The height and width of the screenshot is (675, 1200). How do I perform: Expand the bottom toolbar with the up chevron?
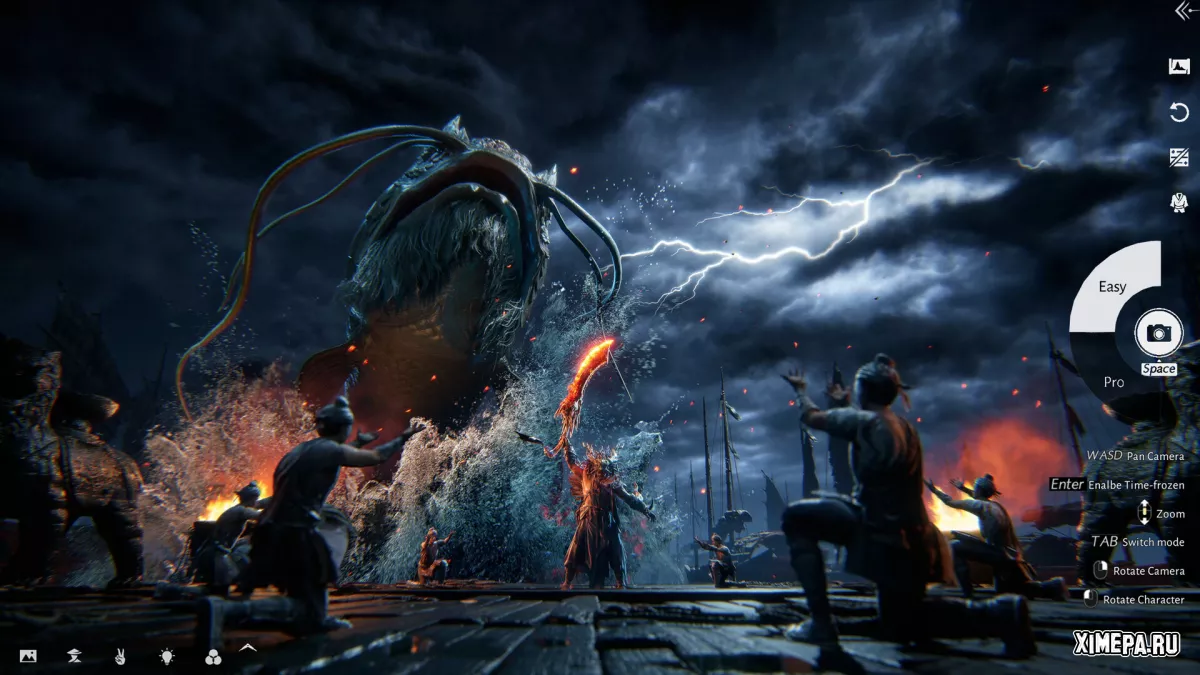click(248, 648)
